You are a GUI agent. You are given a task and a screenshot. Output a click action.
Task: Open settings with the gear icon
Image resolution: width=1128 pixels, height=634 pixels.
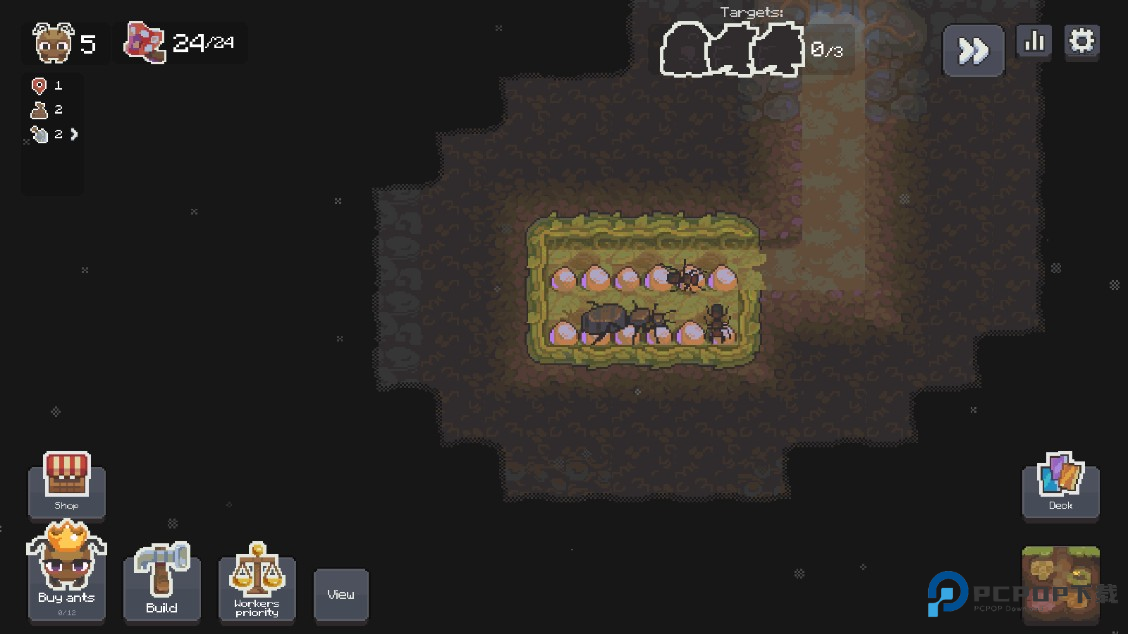pyautogui.click(x=1082, y=42)
